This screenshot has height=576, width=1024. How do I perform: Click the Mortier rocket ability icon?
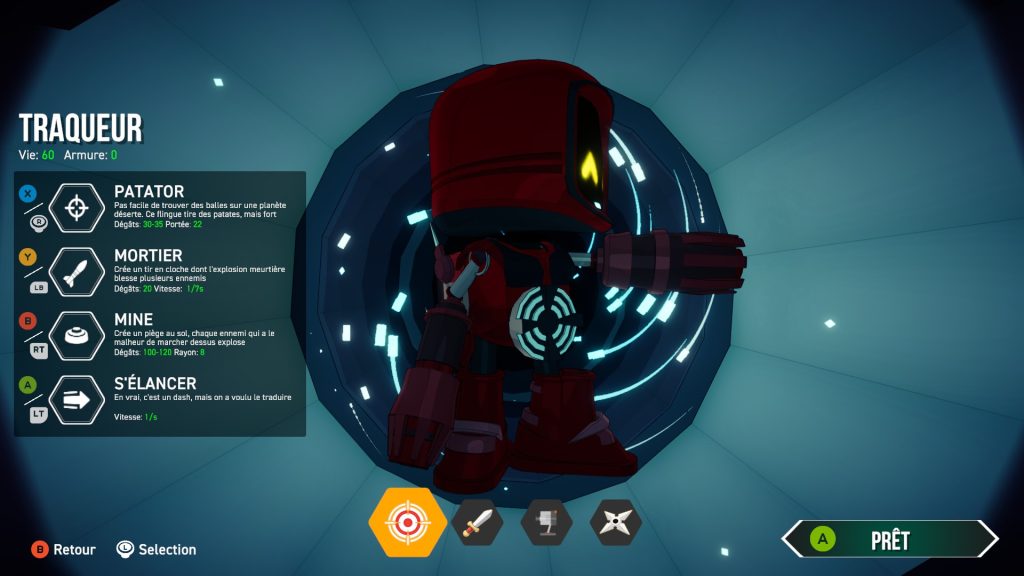click(x=77, y=272)
